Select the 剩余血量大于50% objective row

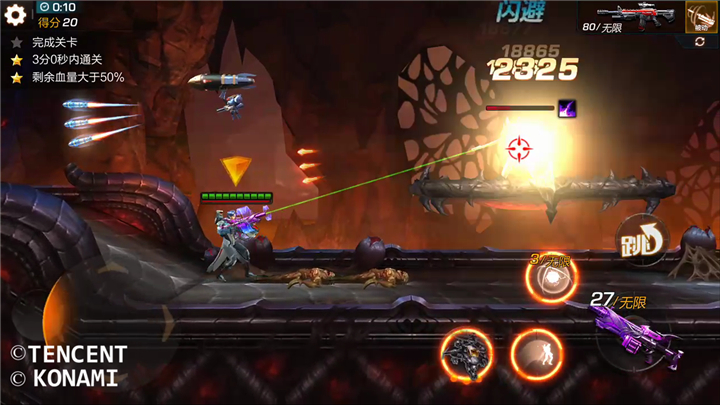(75, 77)
